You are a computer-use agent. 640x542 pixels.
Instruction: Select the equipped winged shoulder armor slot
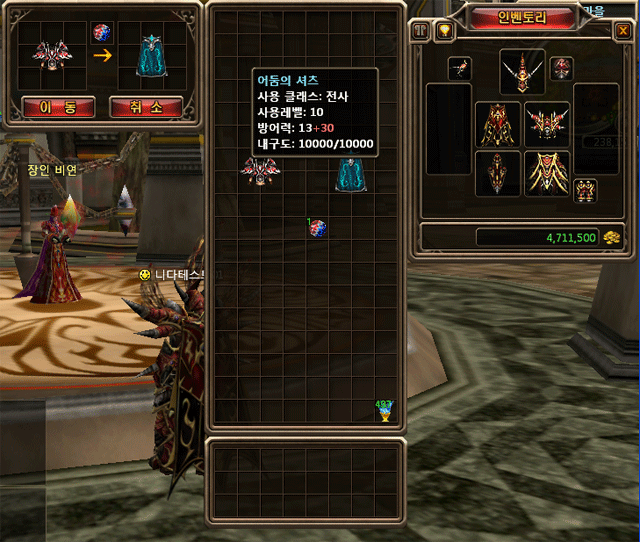547,123
